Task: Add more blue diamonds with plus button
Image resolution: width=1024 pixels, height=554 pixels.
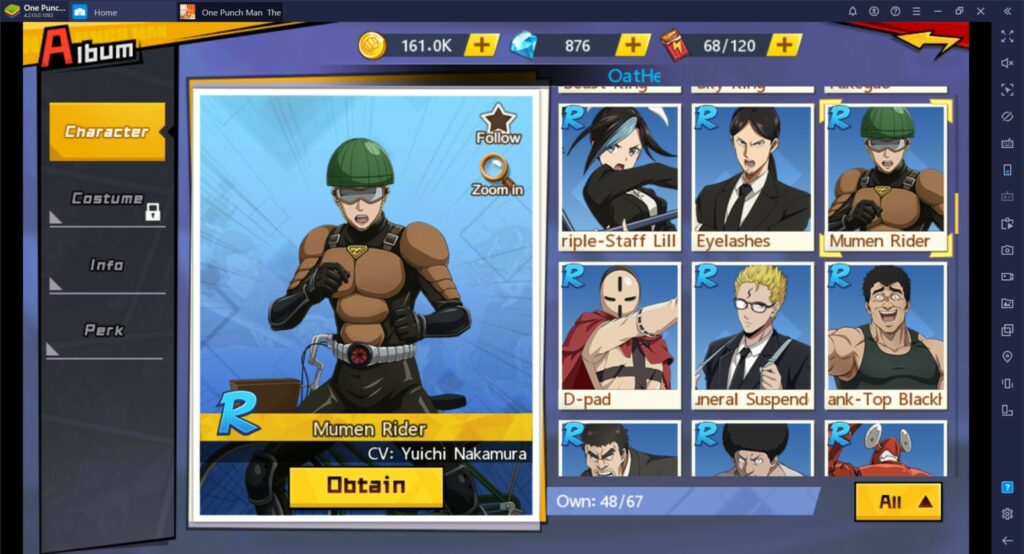Action: [x=632, y=45]
